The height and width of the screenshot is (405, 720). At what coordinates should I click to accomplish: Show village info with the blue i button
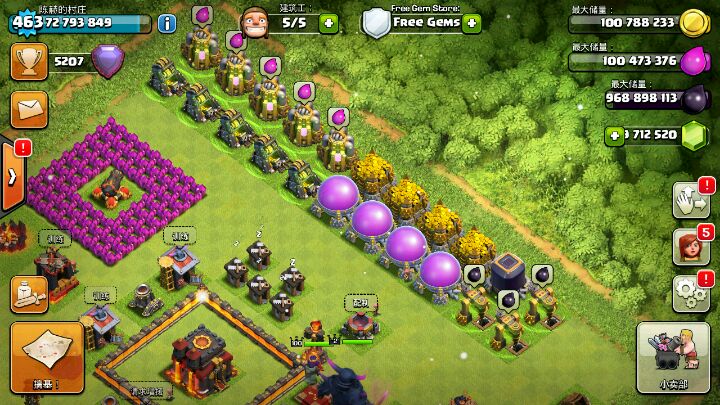(x=168, y=22)
